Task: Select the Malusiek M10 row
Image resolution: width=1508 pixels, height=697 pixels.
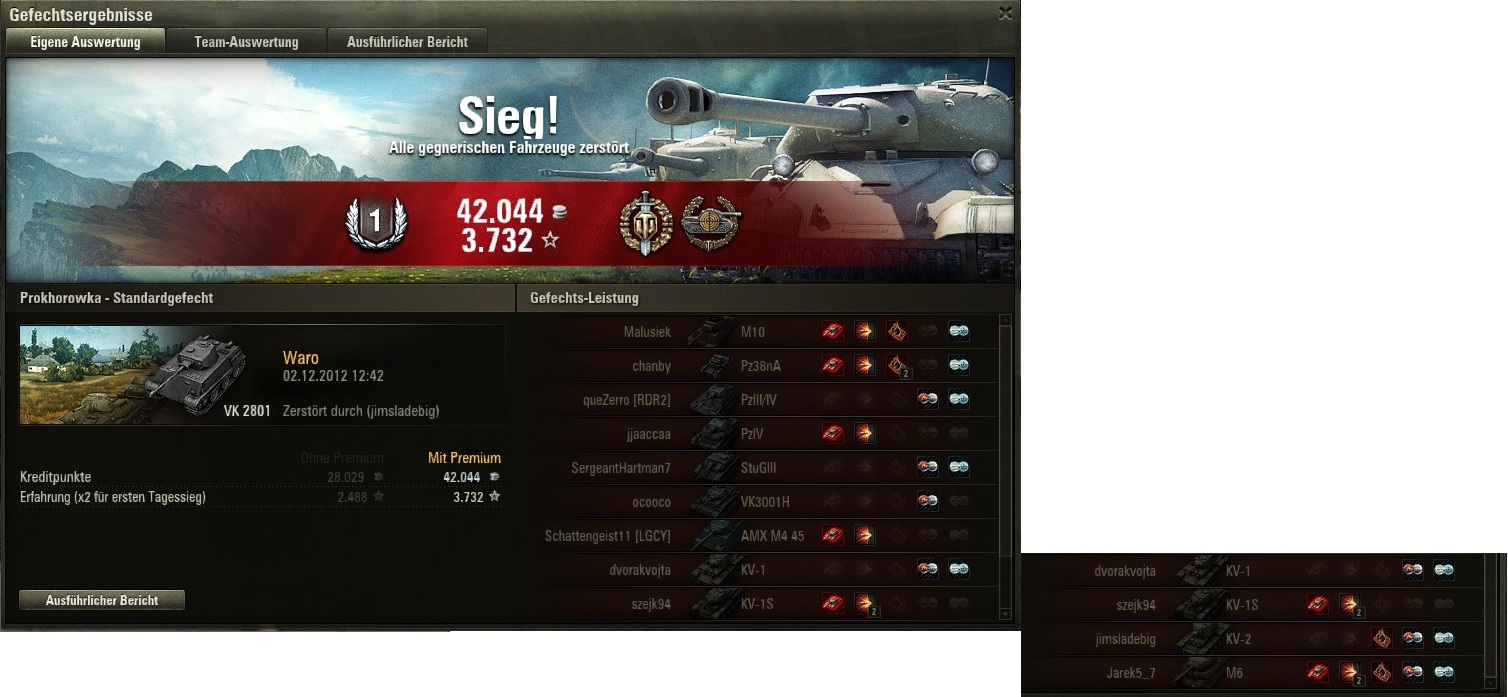Action: coord(760,332)
